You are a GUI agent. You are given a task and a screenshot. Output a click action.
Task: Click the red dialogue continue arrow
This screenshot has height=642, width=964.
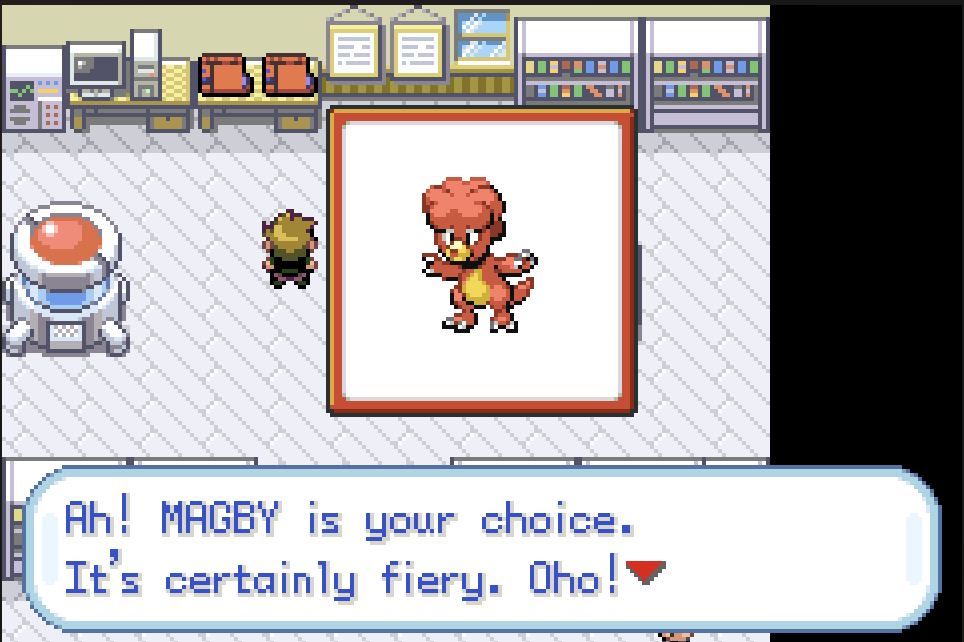[x=644, y=573]
